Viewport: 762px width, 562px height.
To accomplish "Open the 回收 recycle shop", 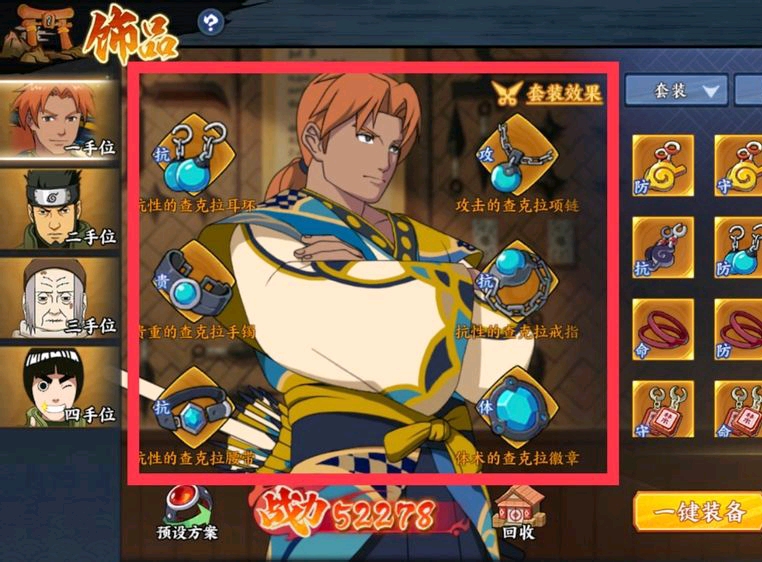I will (518, 513).
